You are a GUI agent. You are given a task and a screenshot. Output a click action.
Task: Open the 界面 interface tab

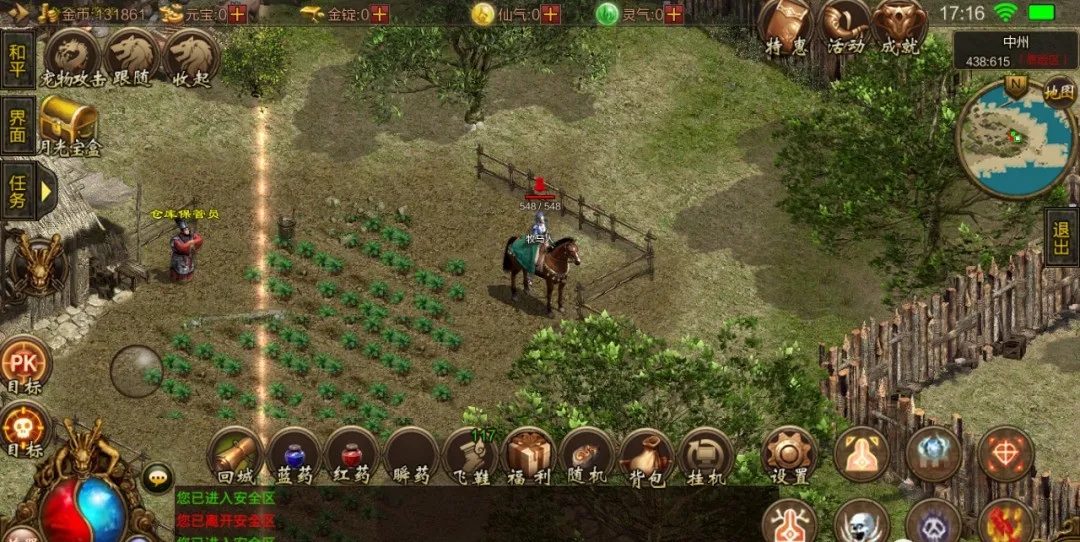(x=18, y=125)
